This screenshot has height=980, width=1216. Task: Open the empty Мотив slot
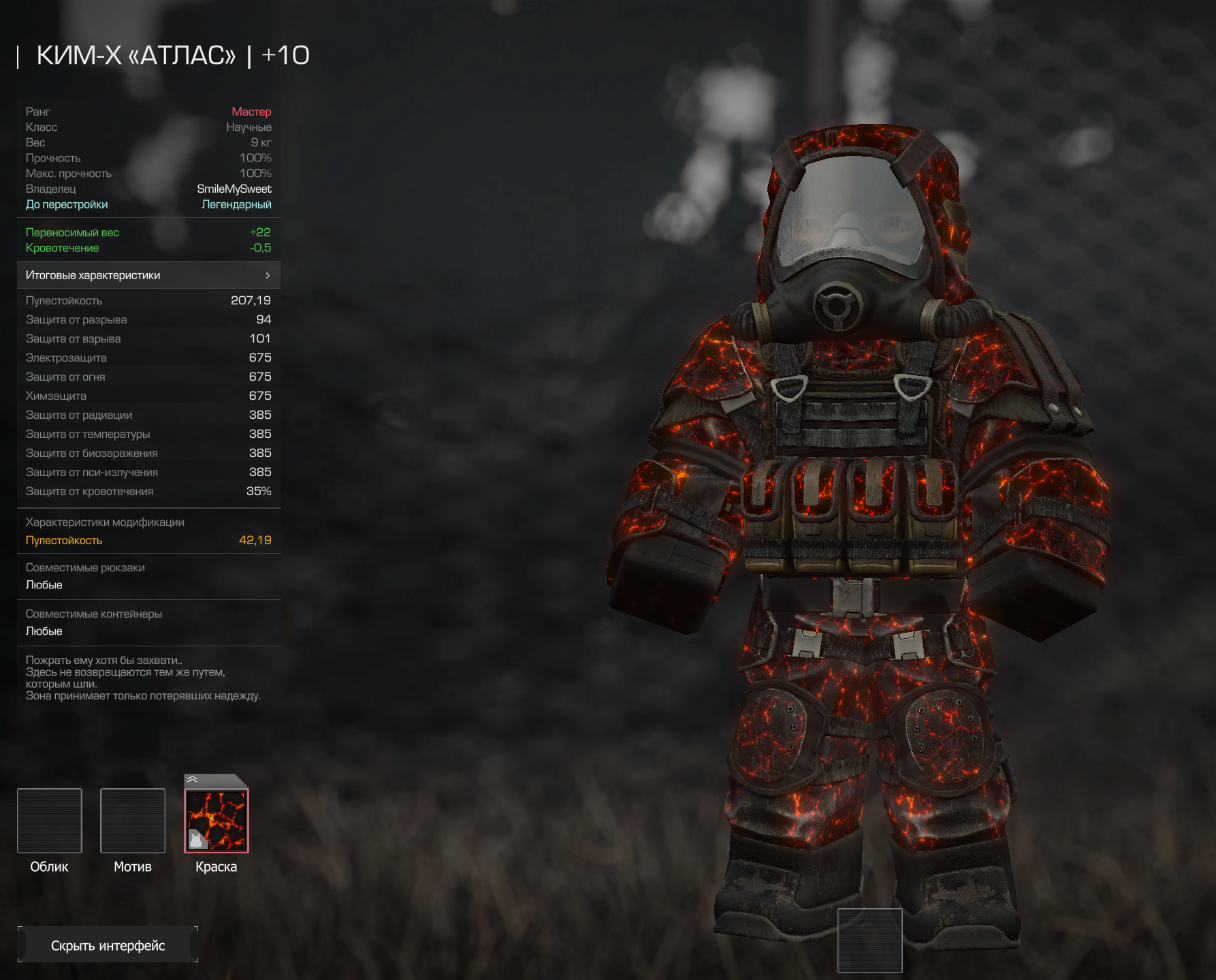(133, 820)
